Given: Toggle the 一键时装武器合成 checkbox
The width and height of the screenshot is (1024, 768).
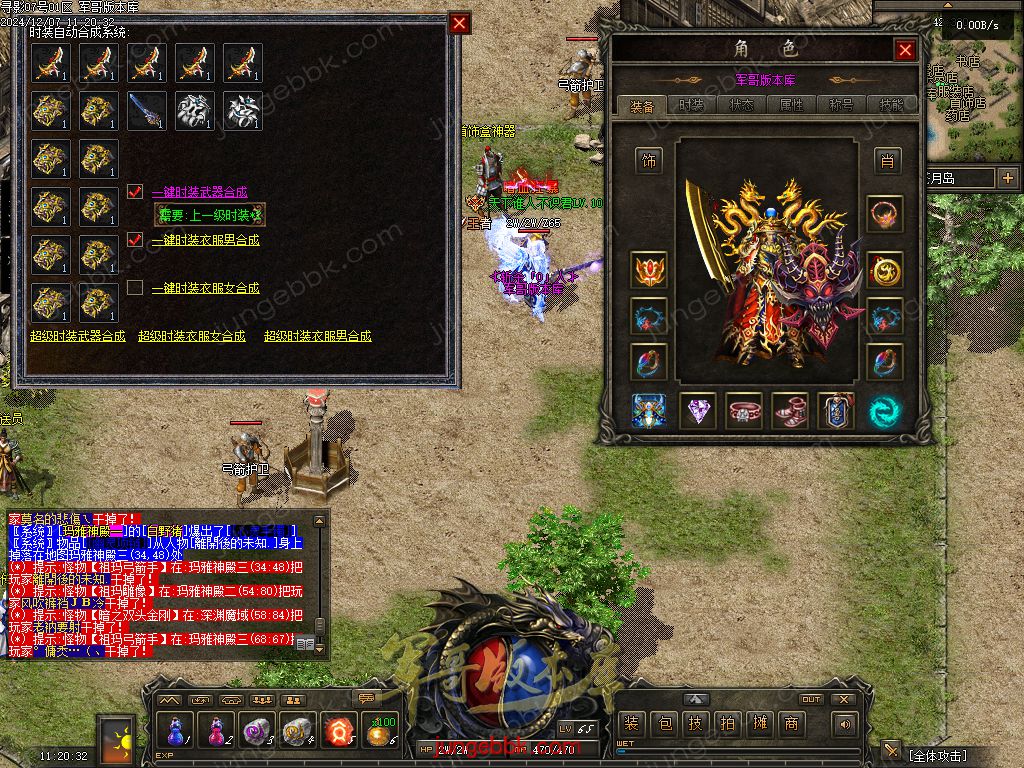Looking at the screenshot, I should [136, 192].
